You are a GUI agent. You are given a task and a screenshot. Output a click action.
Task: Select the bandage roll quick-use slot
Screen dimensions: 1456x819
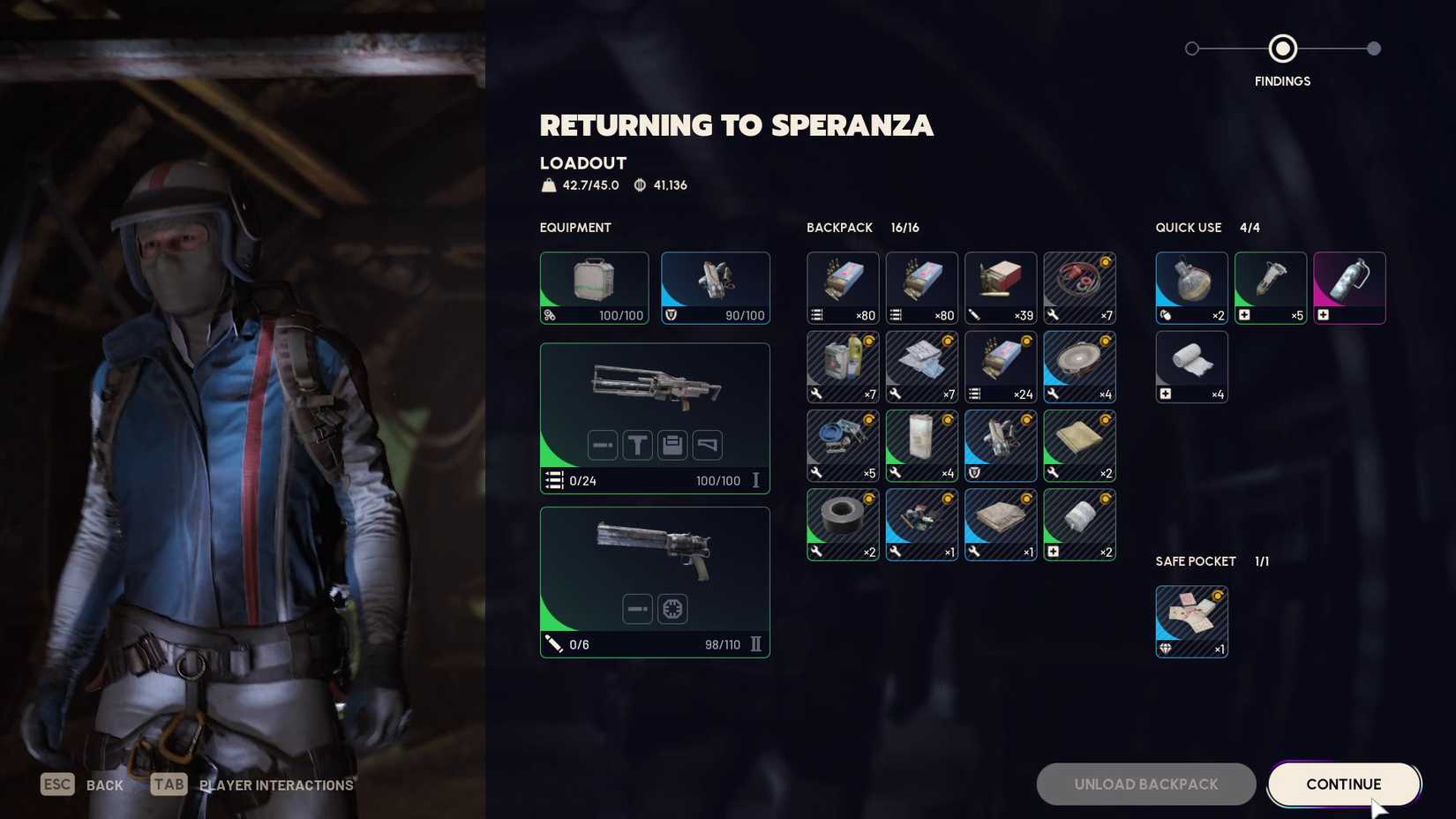tap(1191, 366)
